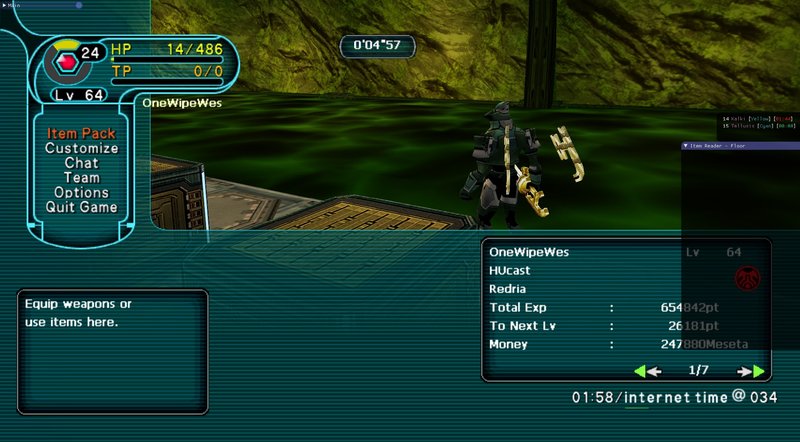Choose Chat from the main menu
Screen dimensions: 800x442
tap(81, 163)
